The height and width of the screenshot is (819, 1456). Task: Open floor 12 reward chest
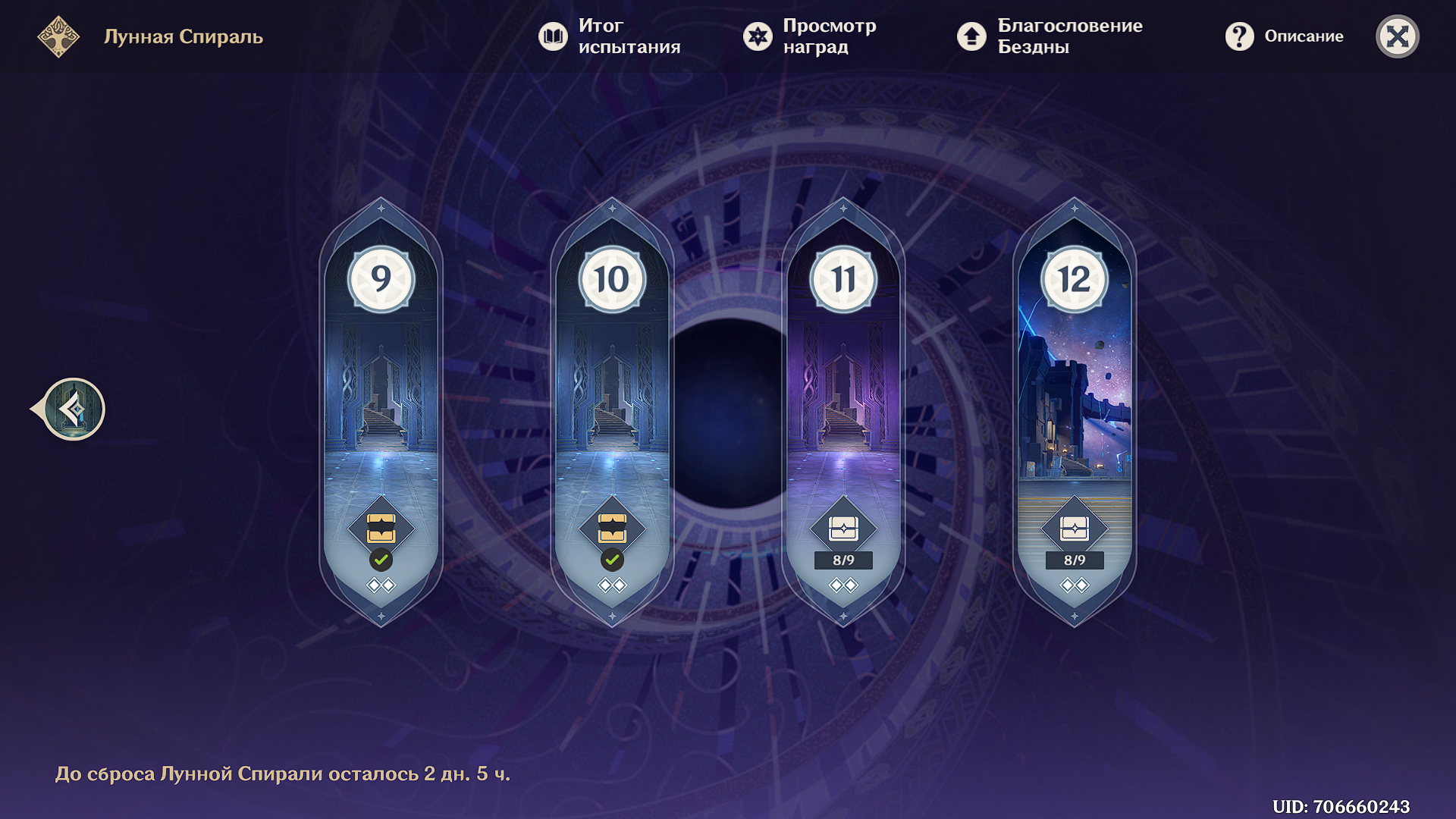point(1075,529)
